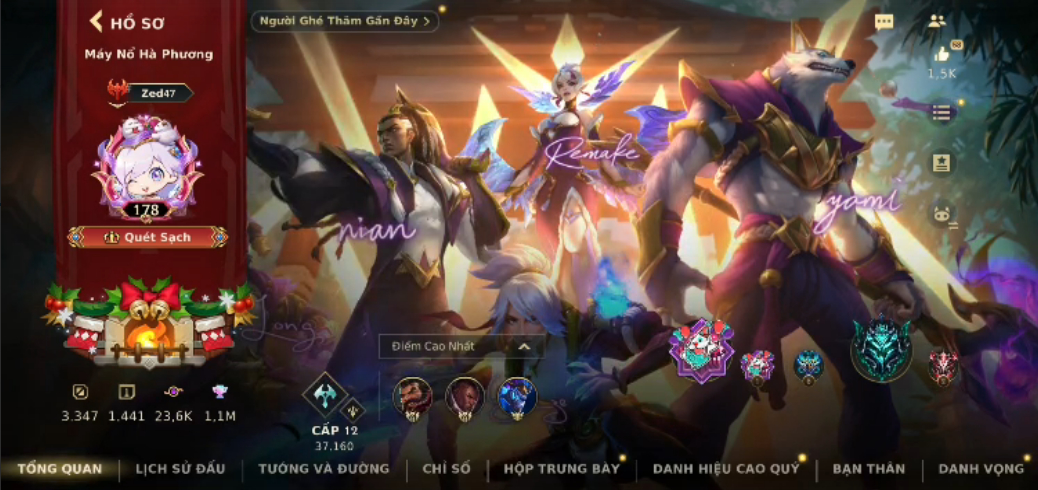
Task: Go back from the Hồ Sơ profile
Action: coord(97,22)
